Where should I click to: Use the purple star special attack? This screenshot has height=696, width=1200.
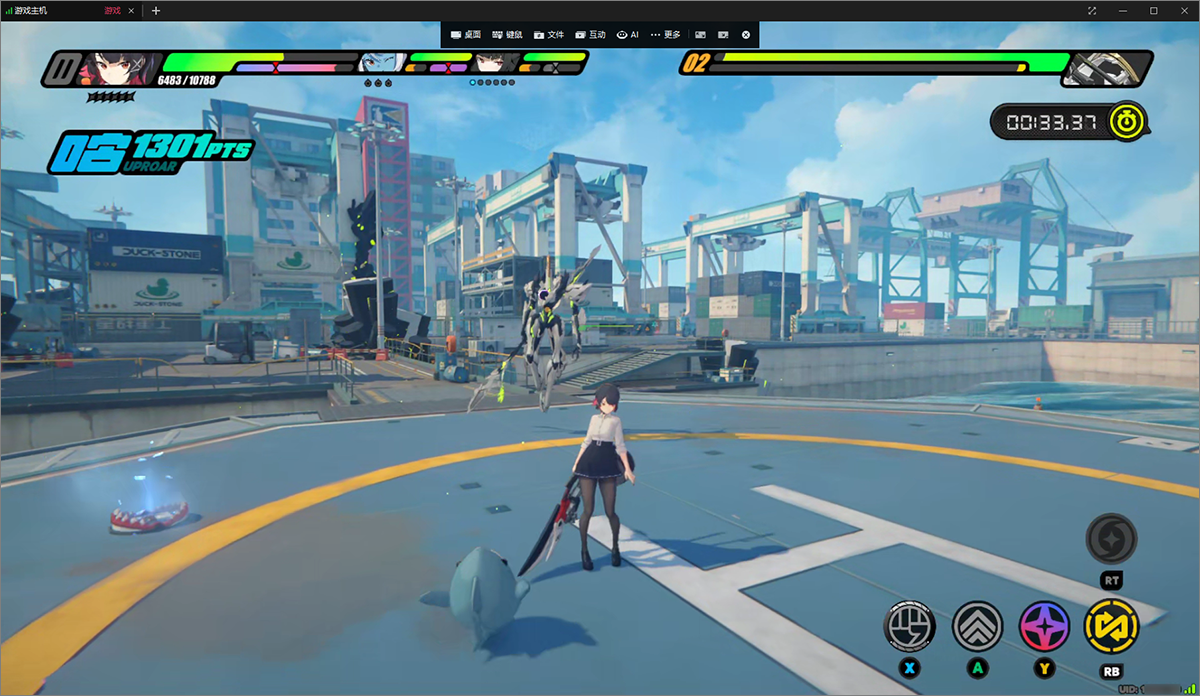1044,627
